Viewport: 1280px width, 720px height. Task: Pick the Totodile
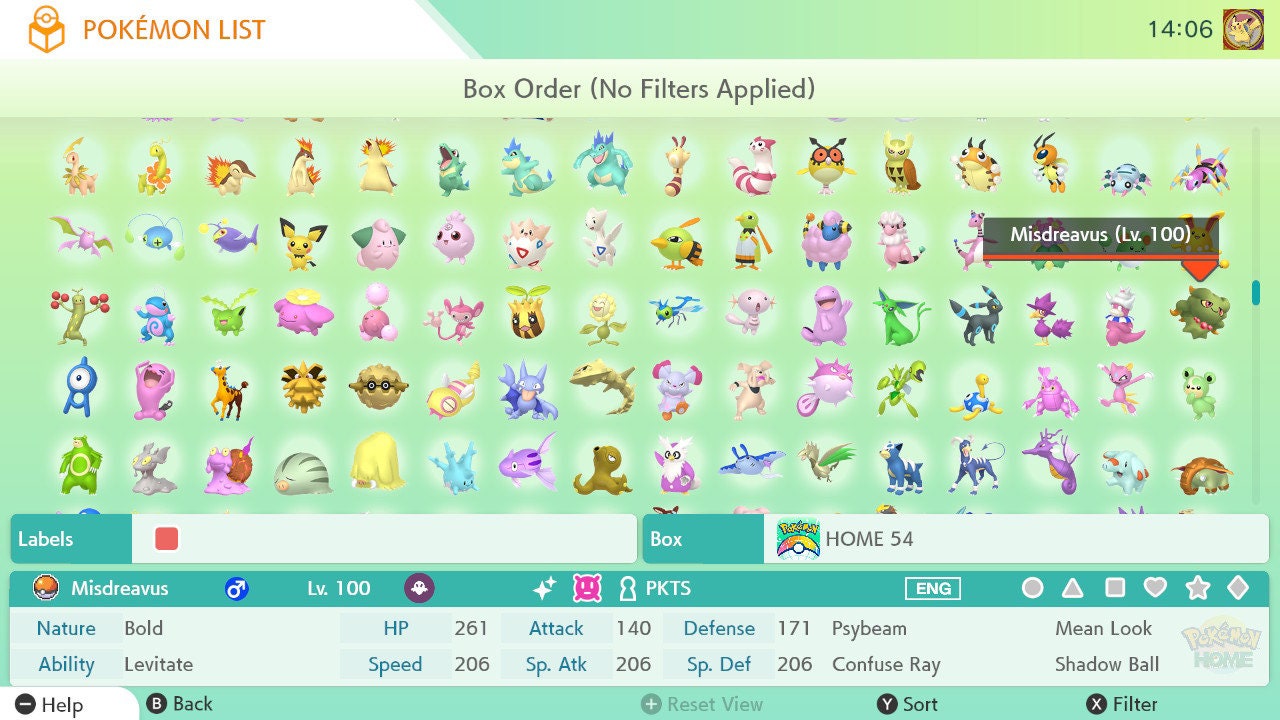coord(452,168)
